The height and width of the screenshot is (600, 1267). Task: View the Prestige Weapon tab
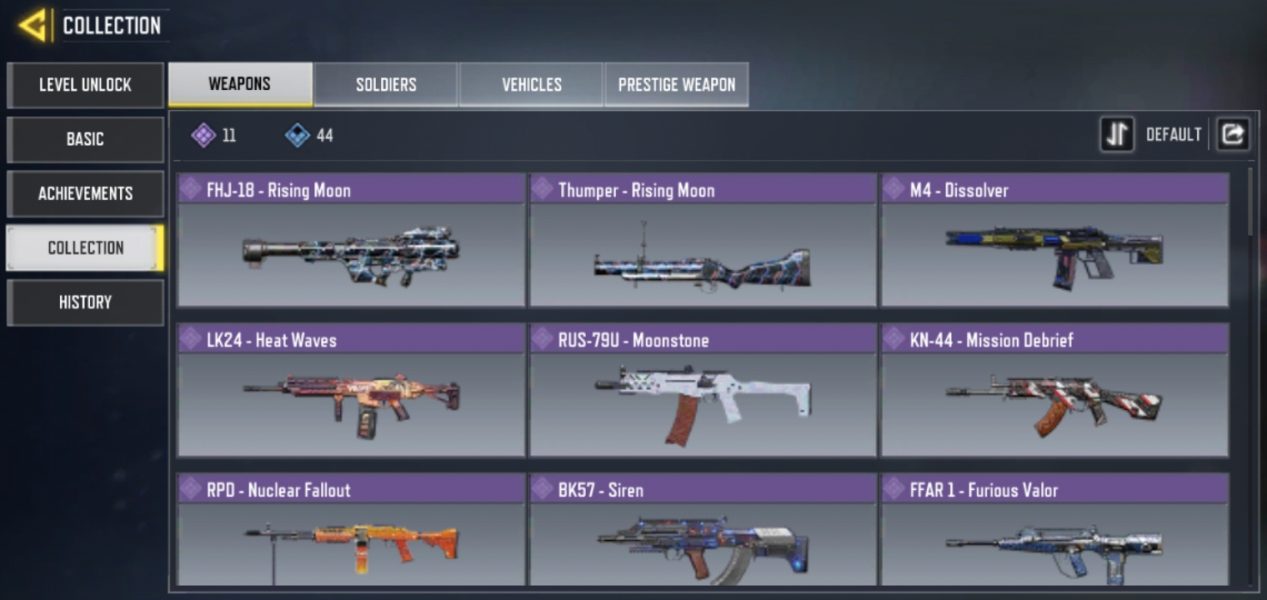[x=676, y=85]
